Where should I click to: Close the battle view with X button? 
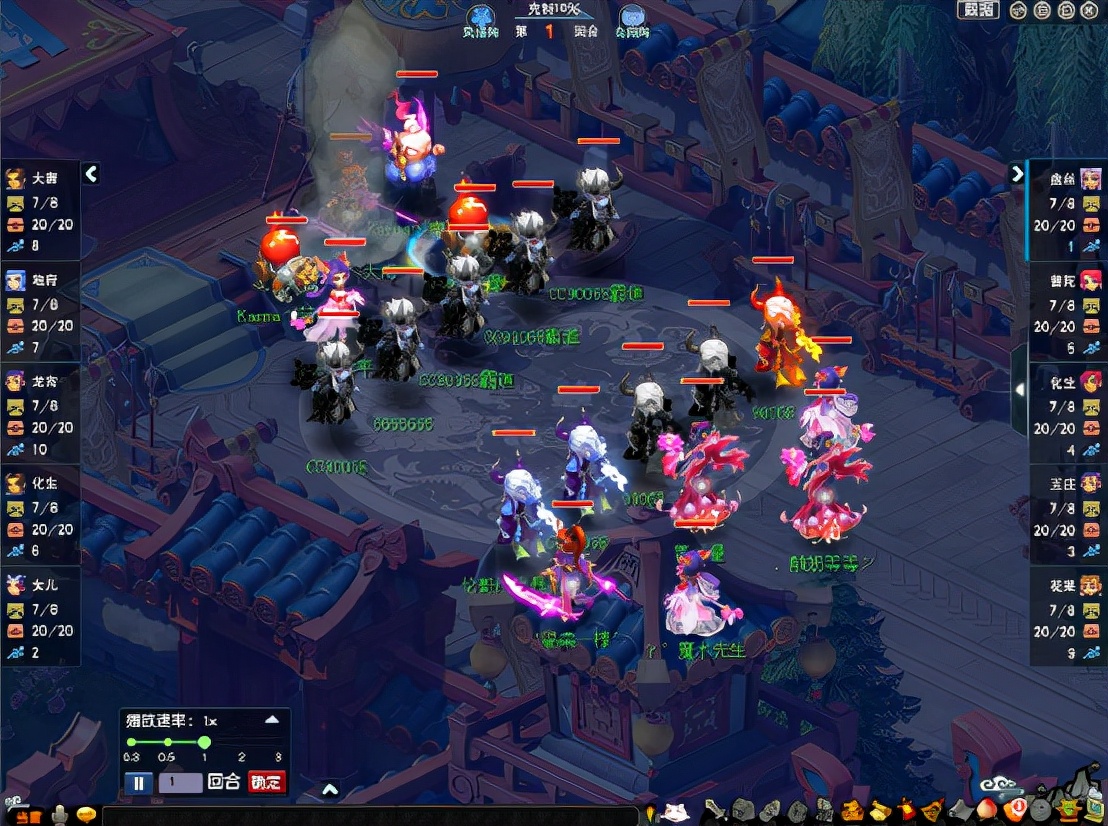point(1091,11)
